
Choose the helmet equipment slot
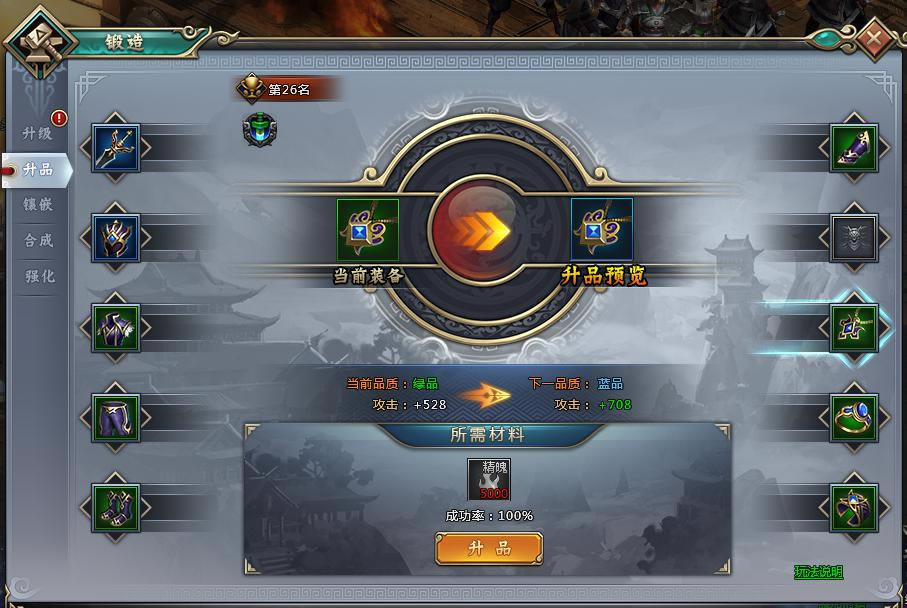116,238
